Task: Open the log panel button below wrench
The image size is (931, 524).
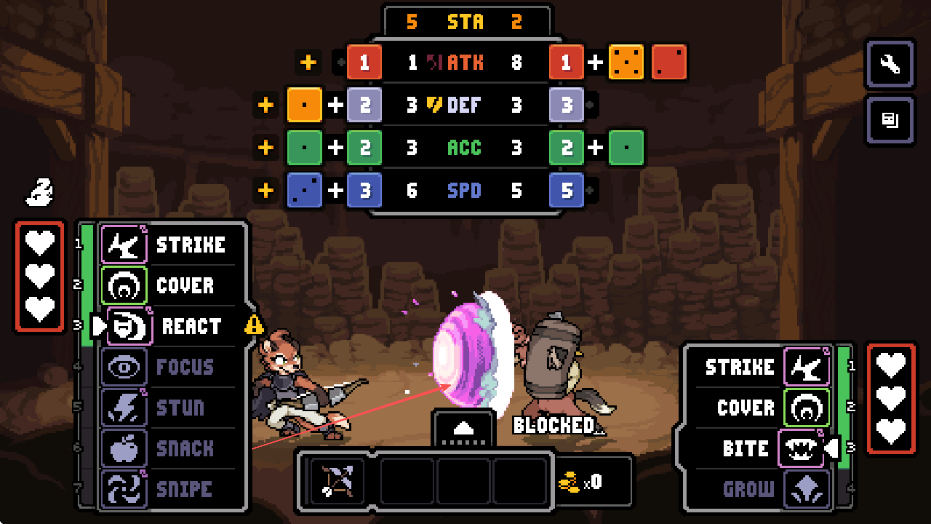Action: 889,121
